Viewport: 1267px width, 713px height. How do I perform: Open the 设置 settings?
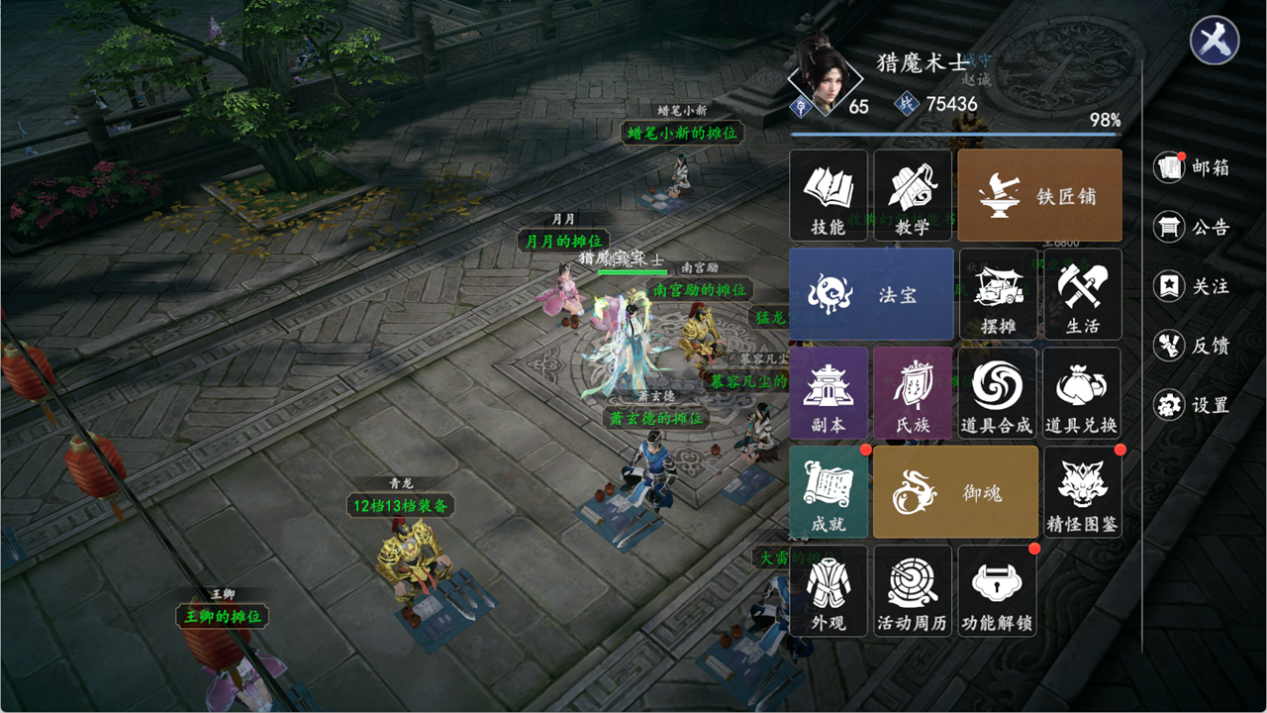pos(1191,405)
